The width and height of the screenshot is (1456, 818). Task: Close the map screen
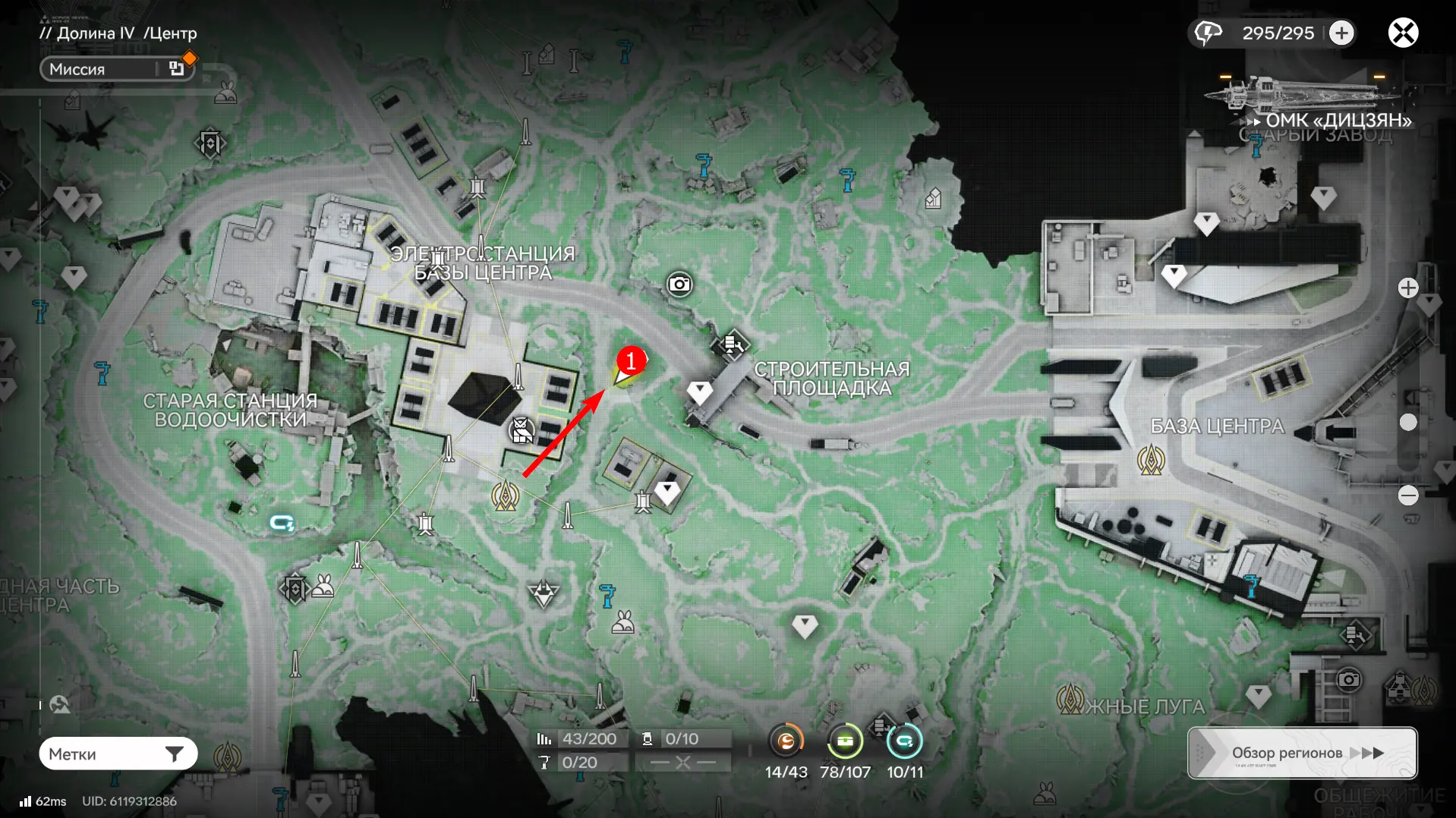1403,33
